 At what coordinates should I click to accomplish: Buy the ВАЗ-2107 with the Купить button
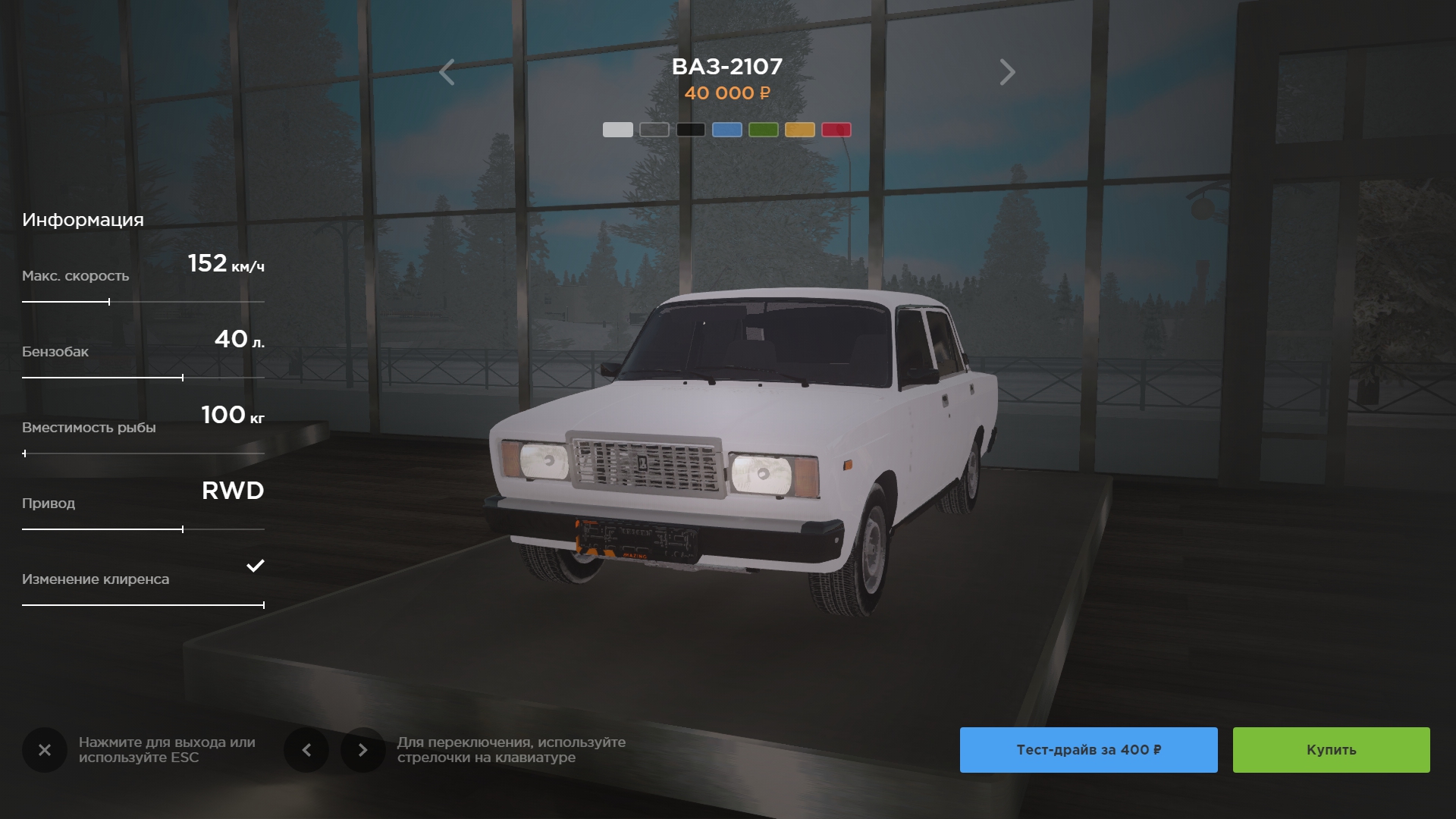pos(1331,750)
